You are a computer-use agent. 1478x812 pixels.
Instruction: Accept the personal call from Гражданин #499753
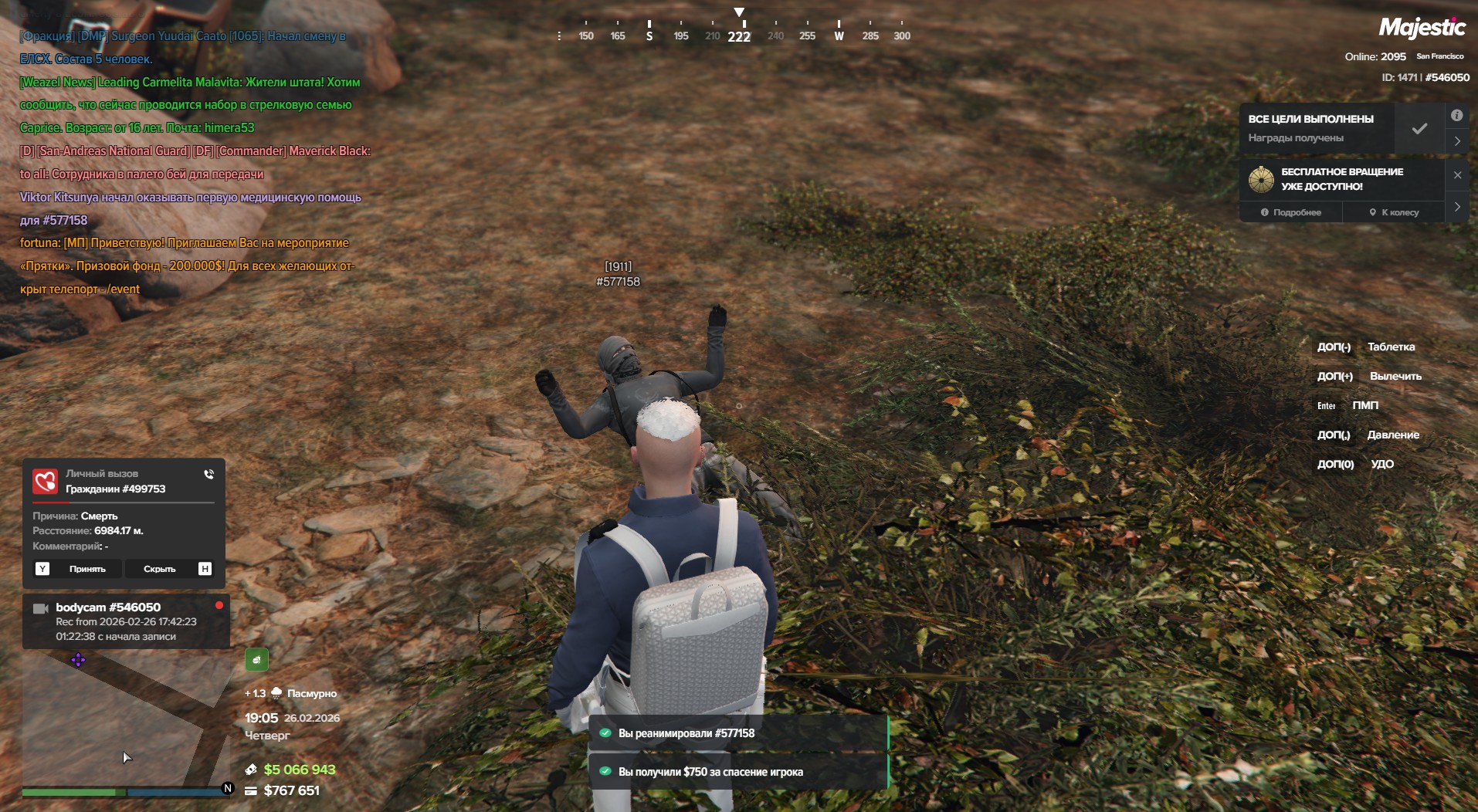[x=79, y=569]
